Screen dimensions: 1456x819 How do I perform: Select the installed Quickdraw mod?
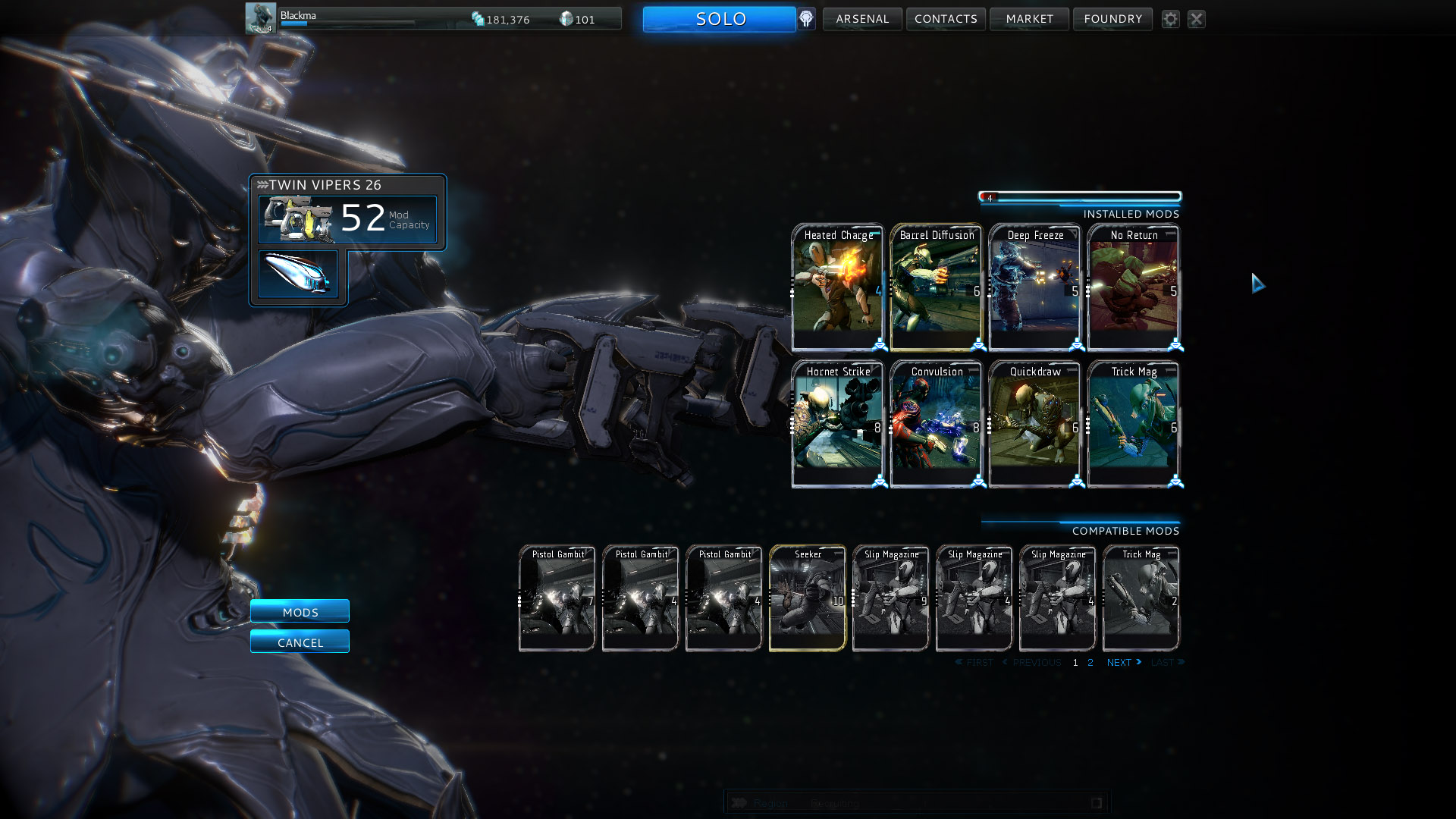pos(1034,424)
